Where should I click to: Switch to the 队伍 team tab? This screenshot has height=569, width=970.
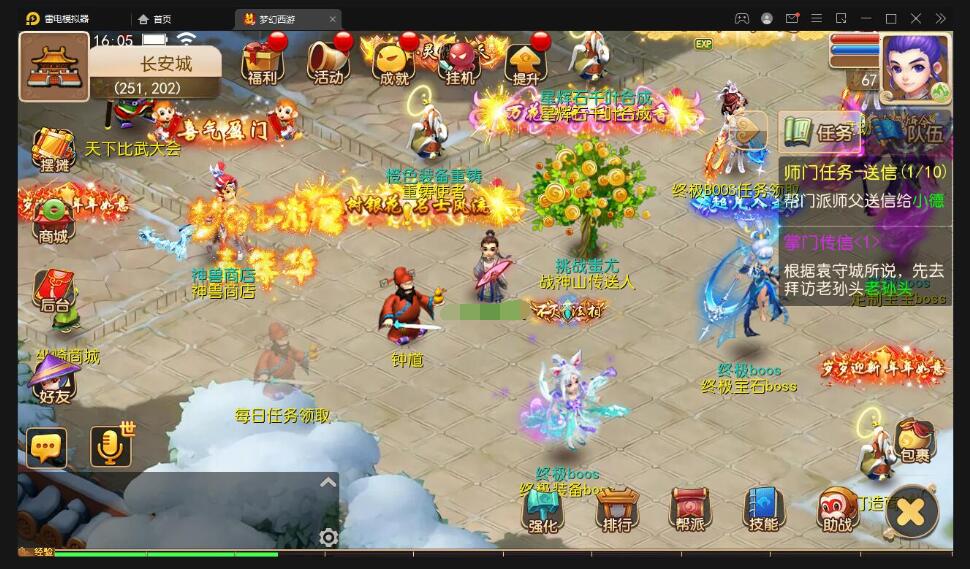pyautogui.click(x=911, y=132)
